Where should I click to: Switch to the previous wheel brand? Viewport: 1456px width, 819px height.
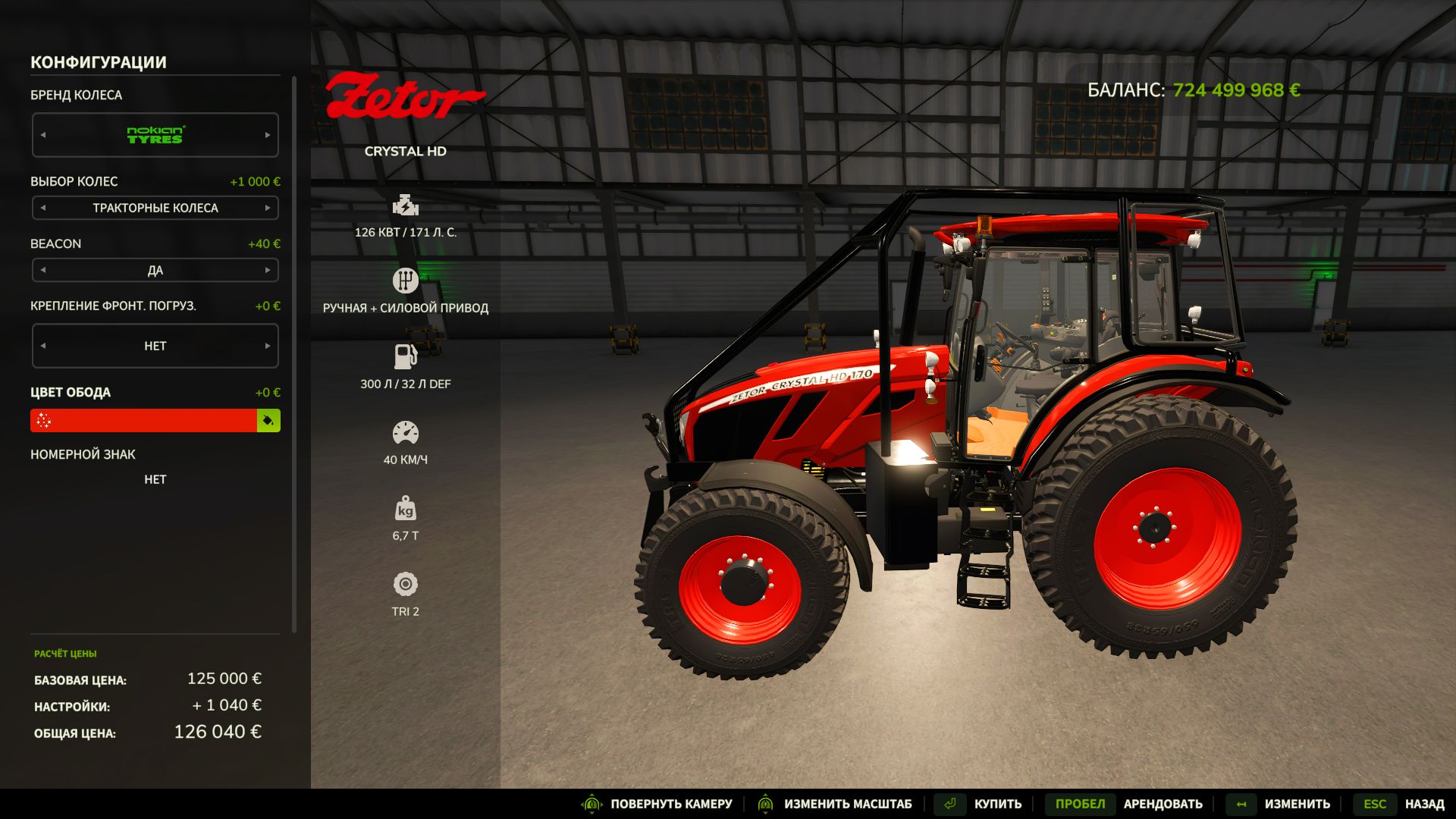(43, 135)
